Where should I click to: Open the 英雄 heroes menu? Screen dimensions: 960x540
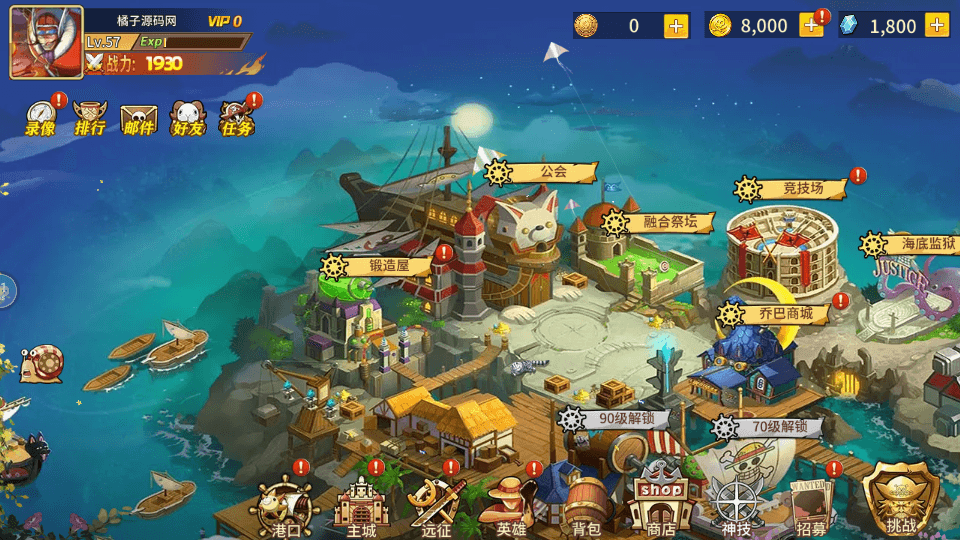[x=511, y=506]
